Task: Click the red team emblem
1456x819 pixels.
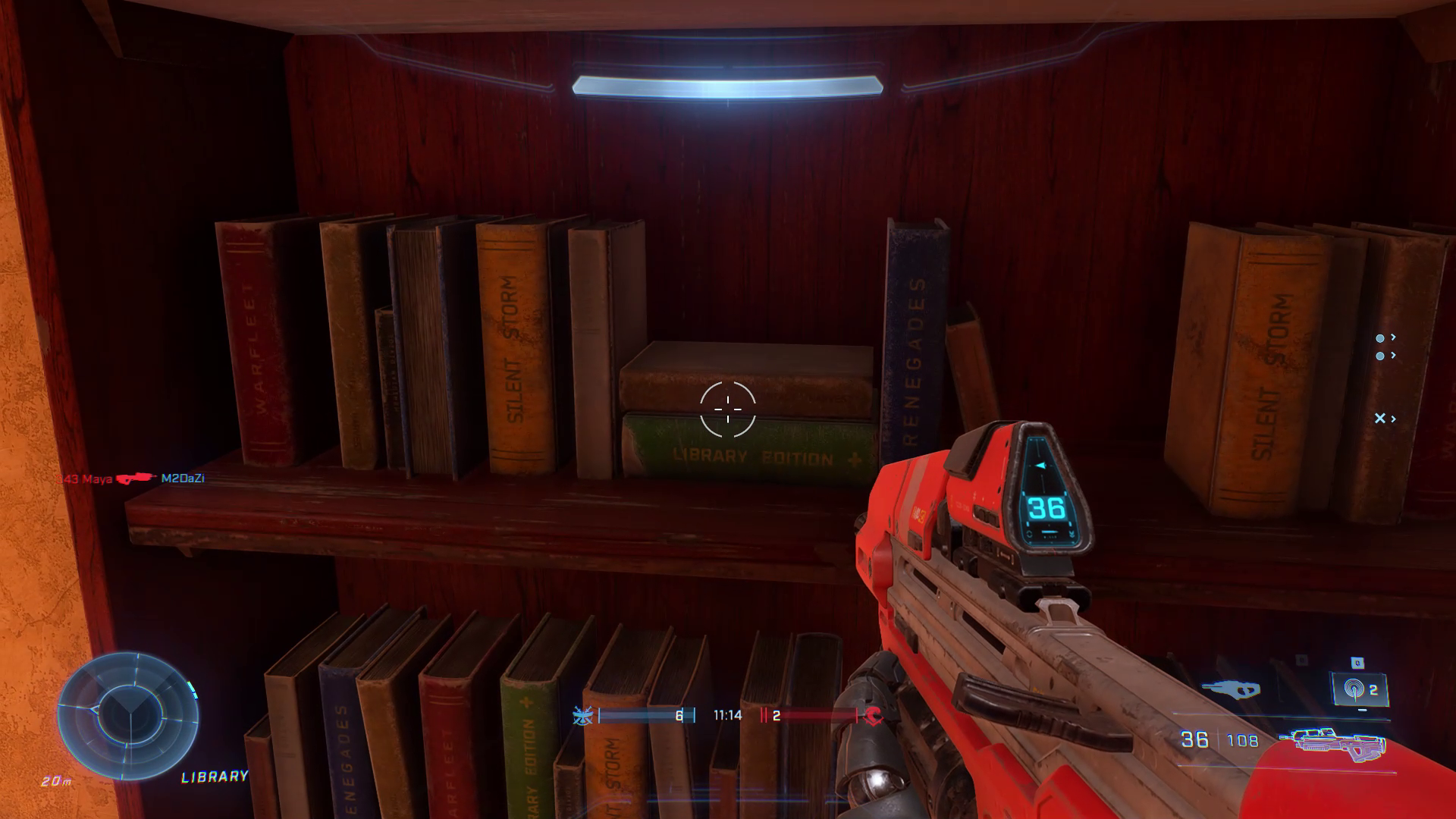Action: click(x=873, y=715)
